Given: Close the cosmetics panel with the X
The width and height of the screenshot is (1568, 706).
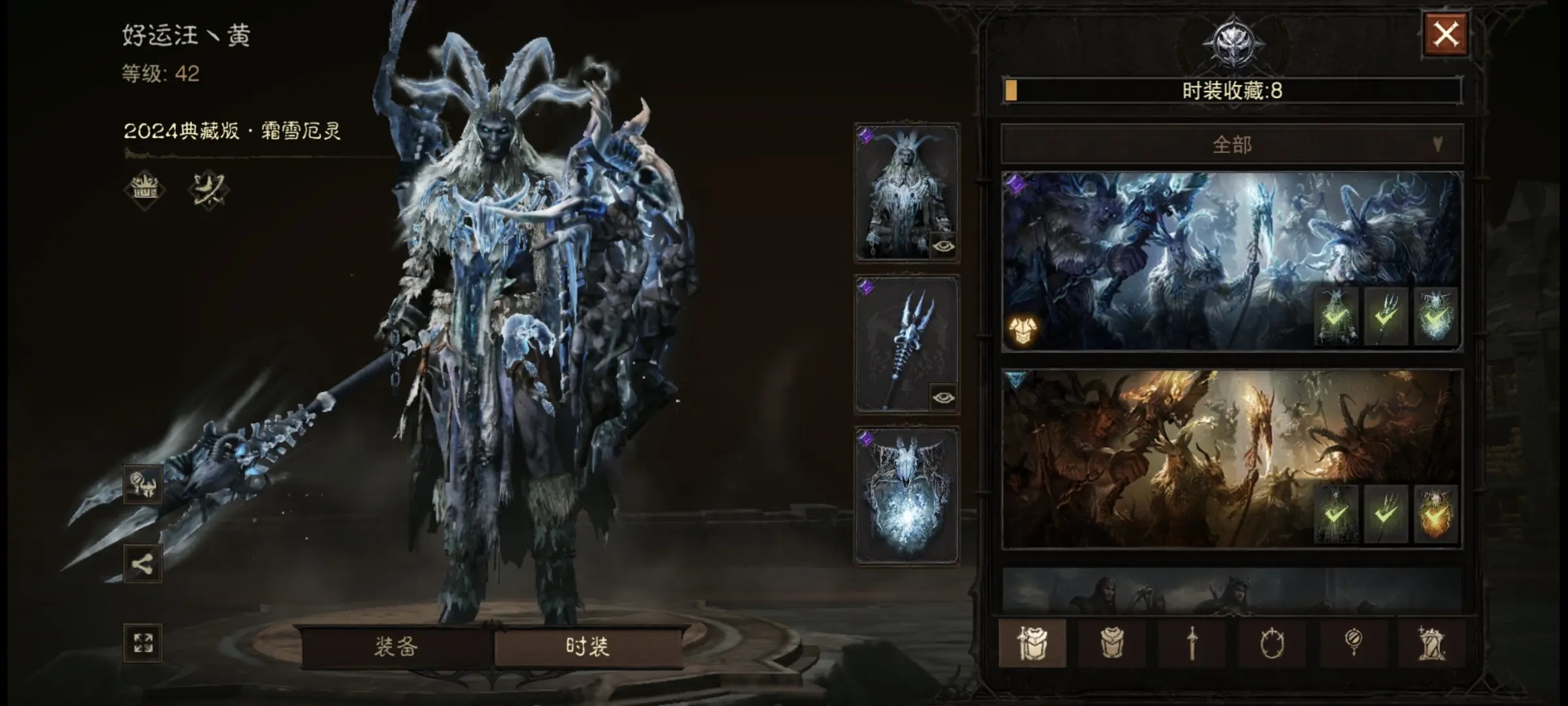Looking at the screenshot, I should pyautogui.click(x=1445, y=34).
